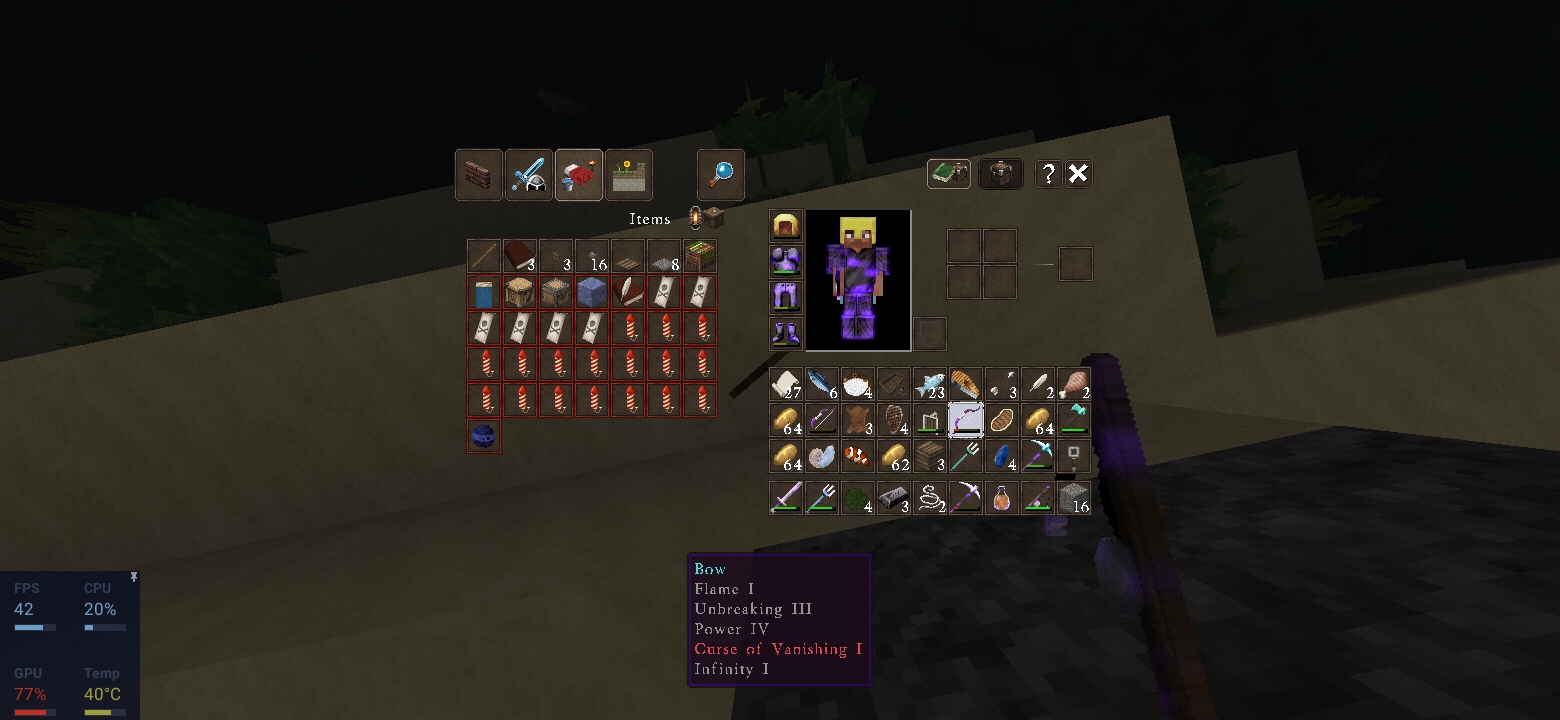Grab the clownfish from the inventory
This screenshot has height=720, width=1560.
pyautogui.click(x=858, y=456)
